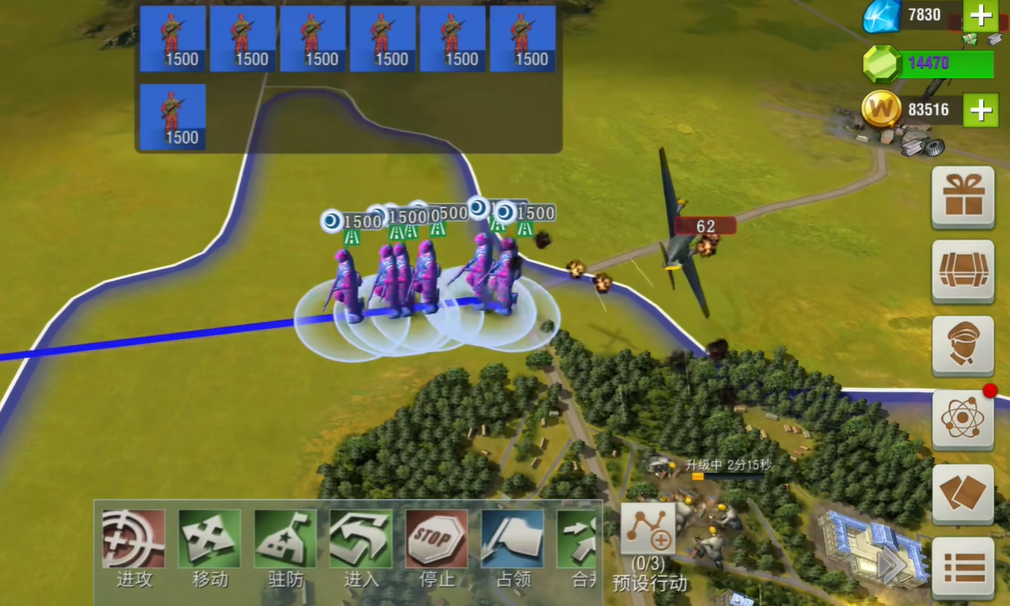Open the gift box rewards button

pos(963,197)
